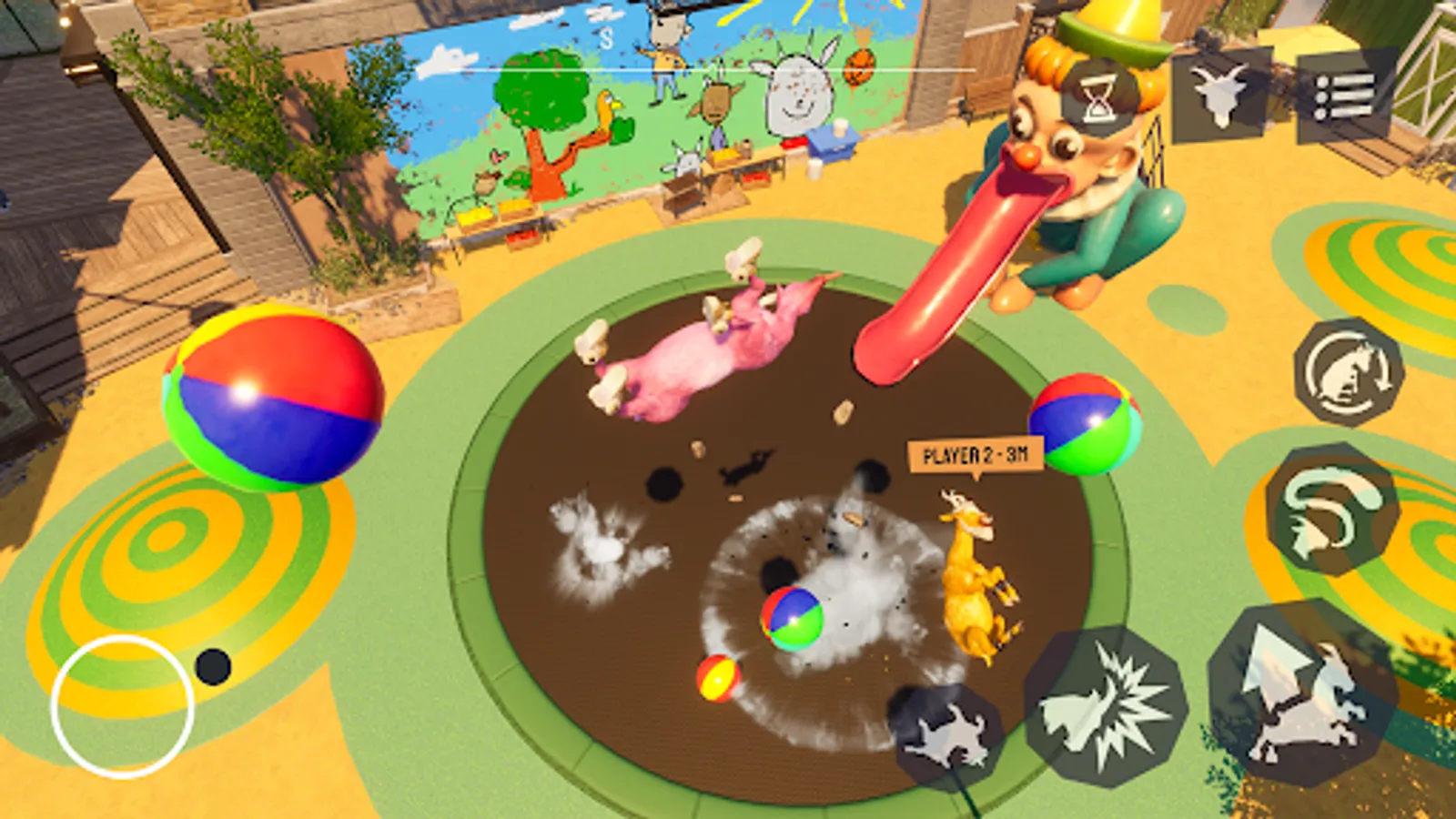Screen dimensions: 1456x819
Task: Tap the red-orange mini ball on the trampoline
Action: point(718,676)
